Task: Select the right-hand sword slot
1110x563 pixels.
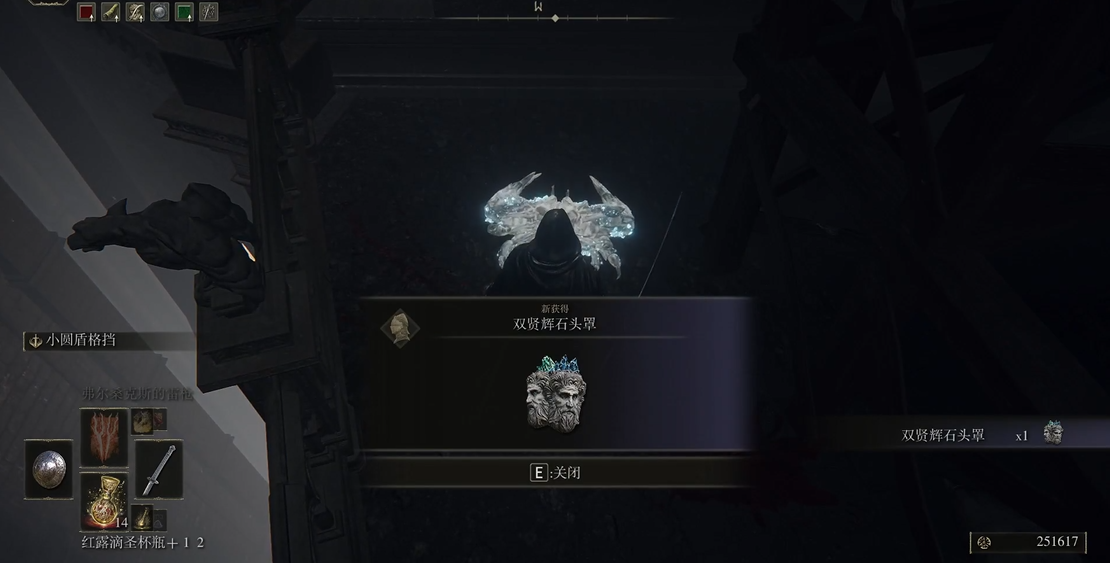Action: point(158,469)
